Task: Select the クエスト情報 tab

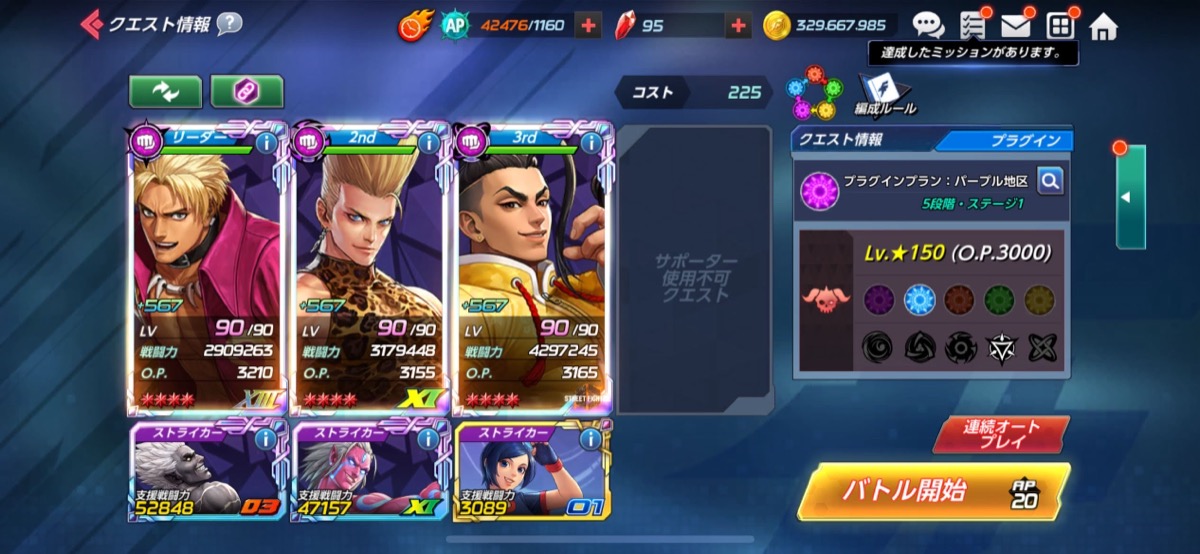Action: 860,141
